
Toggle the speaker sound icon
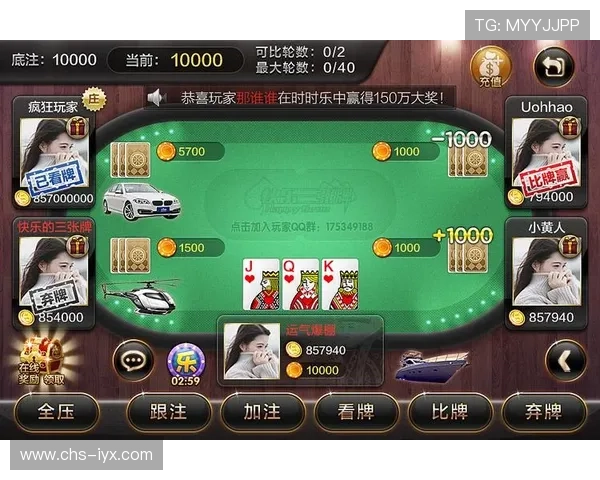(156, 97)
